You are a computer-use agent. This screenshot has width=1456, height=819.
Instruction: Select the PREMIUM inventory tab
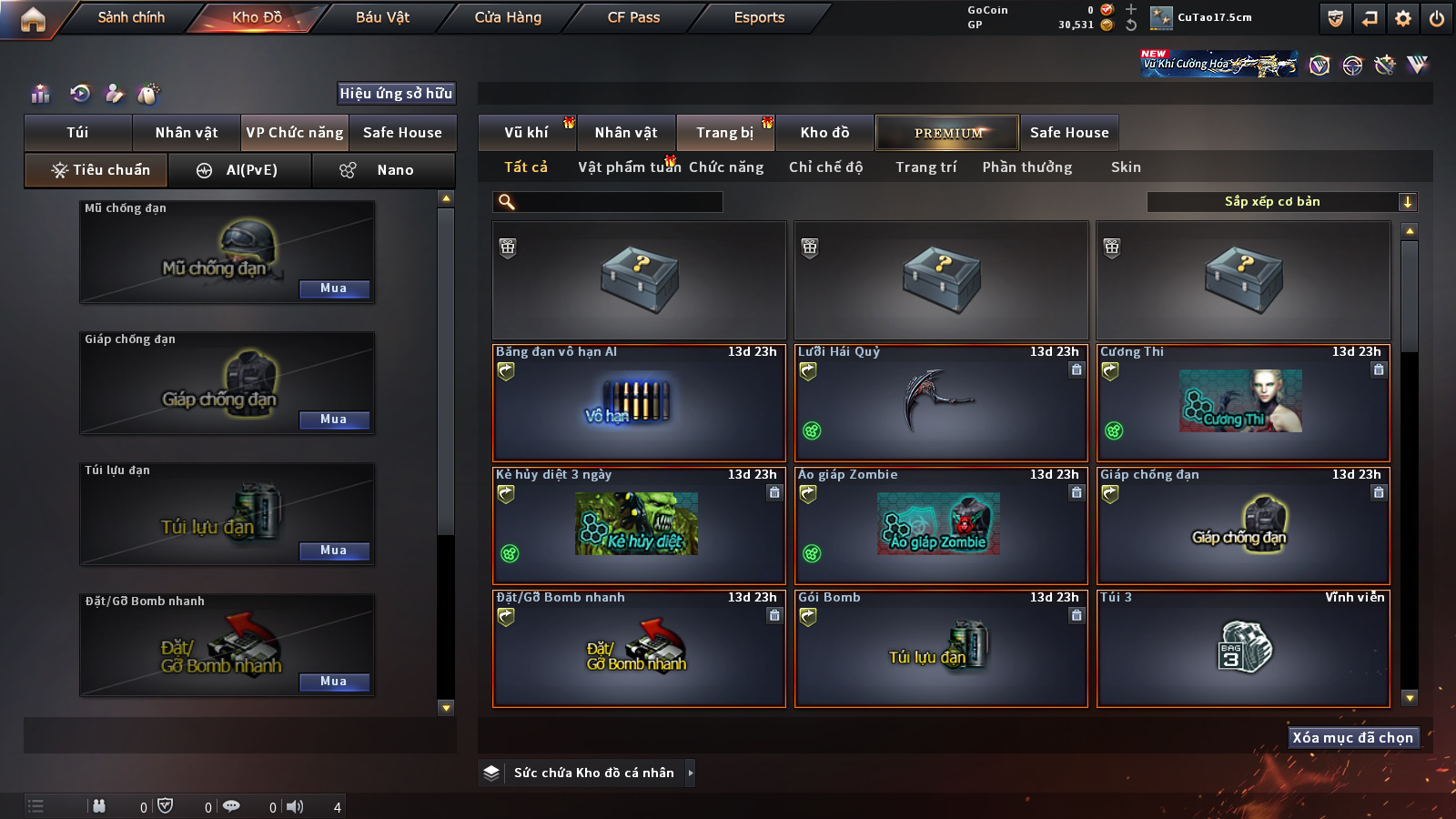click(947, 133)
